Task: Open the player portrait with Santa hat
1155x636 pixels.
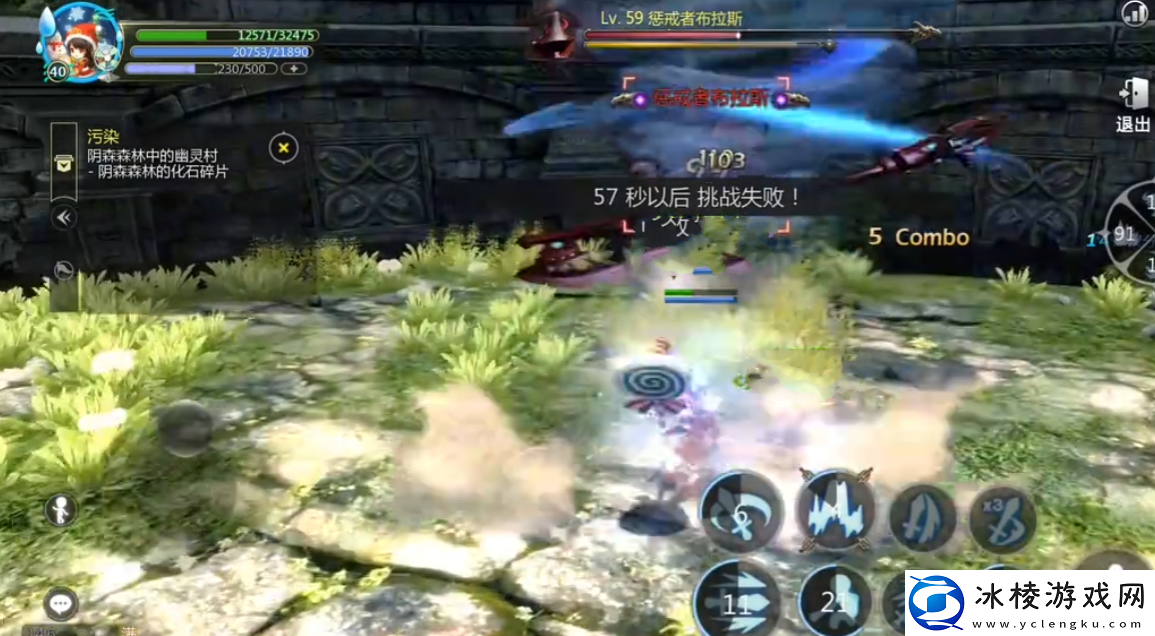Action: click(x=80, y=40)
